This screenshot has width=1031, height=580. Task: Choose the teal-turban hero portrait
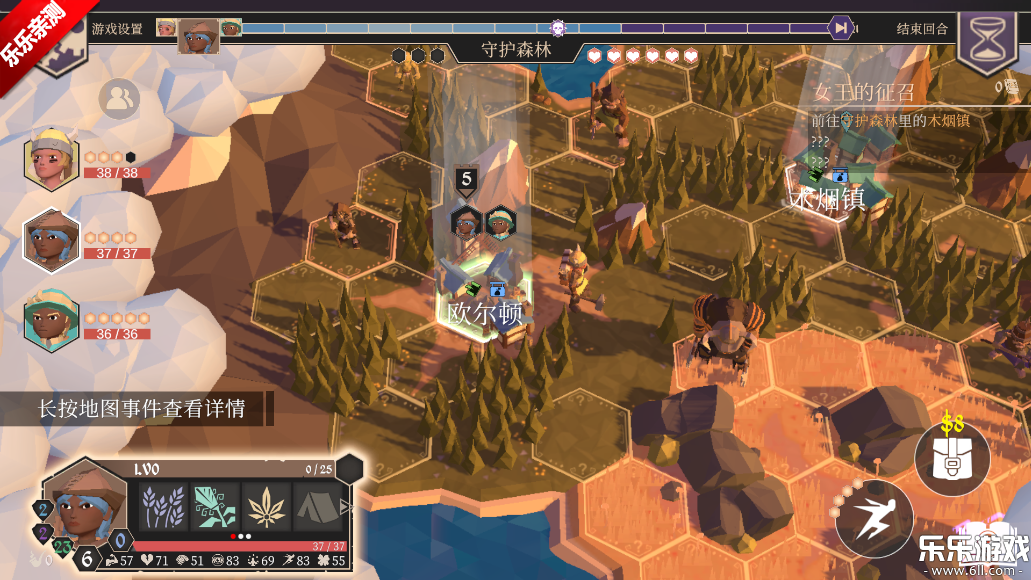point(50,318)
